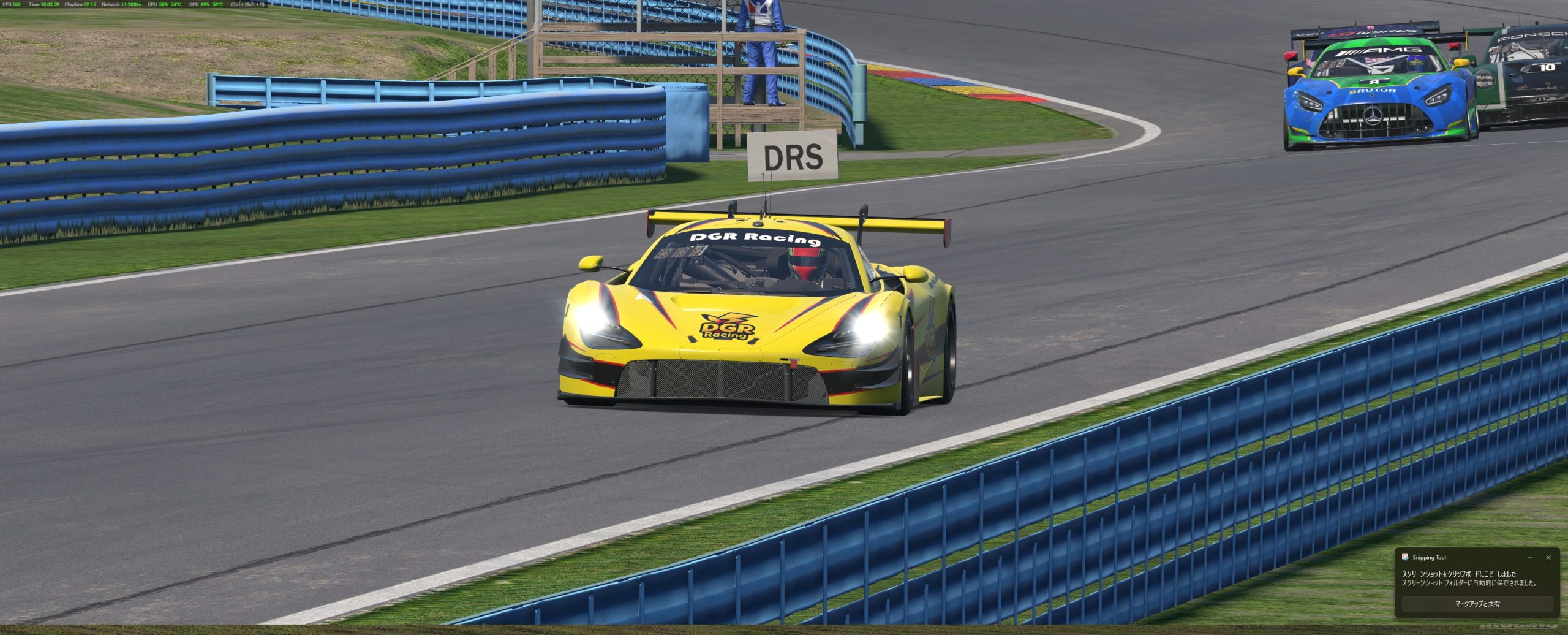Open the マークアップと共有 notification button
Viewport: 1568px width, 635px height.
click(x=1477, y=604)
